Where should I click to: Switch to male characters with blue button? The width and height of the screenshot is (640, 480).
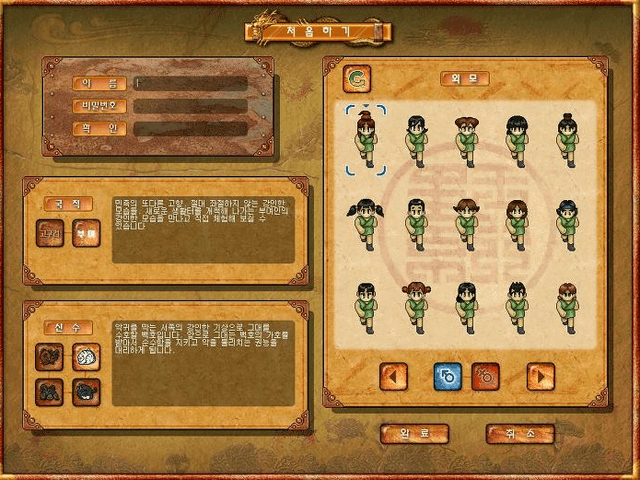click(x=447, y=377)
